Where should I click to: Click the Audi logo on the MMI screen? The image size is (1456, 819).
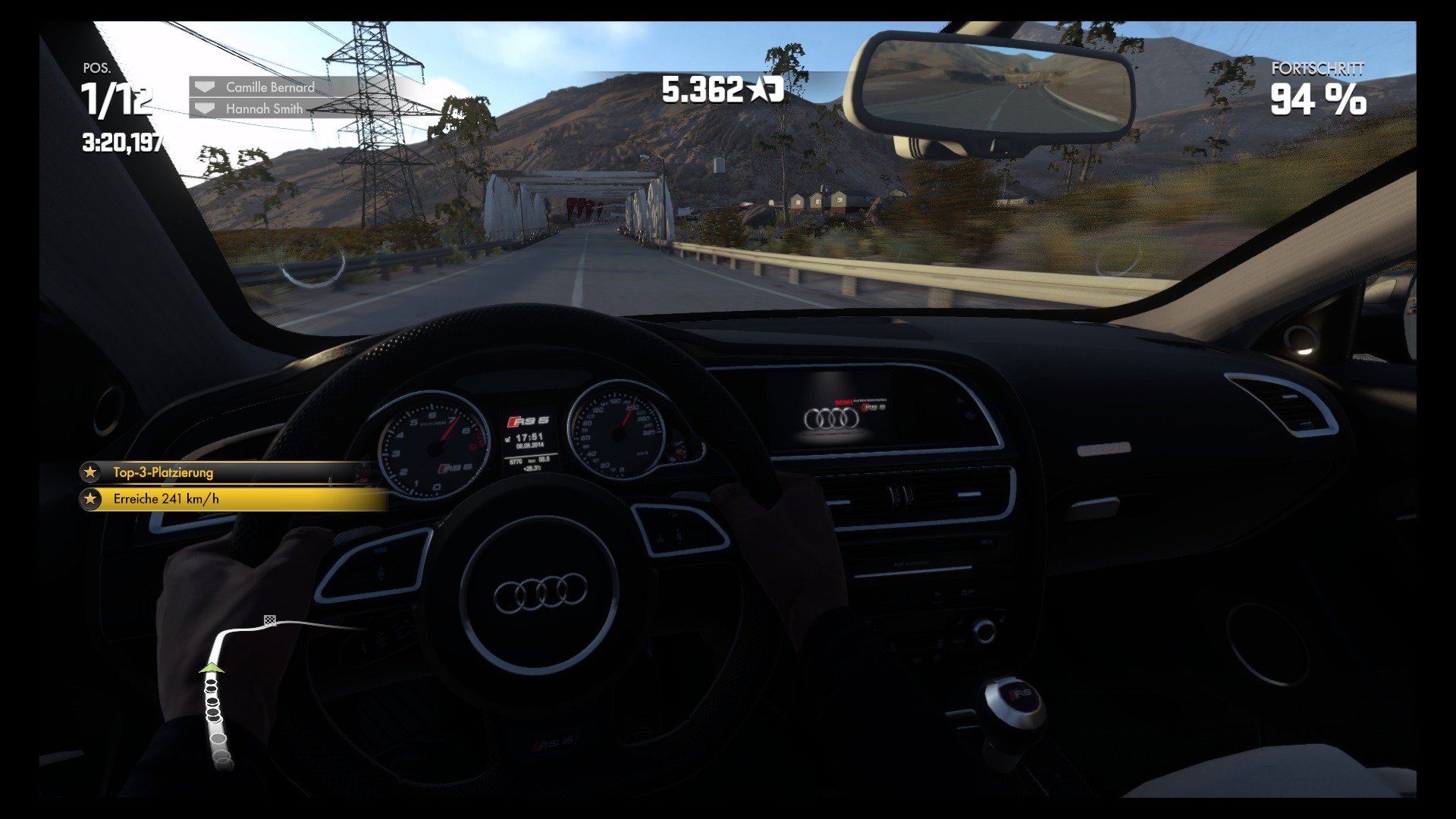[833, 416]
